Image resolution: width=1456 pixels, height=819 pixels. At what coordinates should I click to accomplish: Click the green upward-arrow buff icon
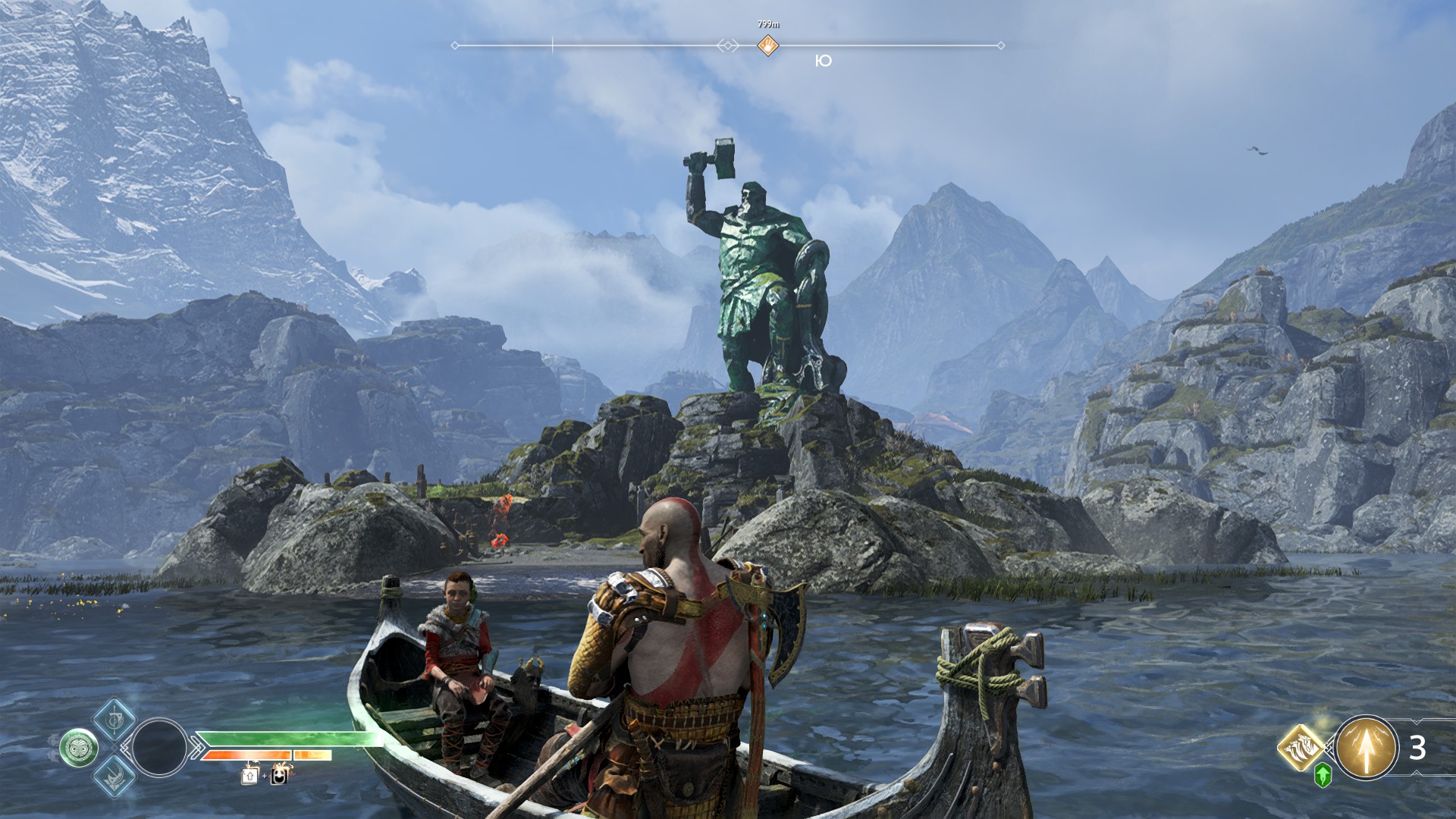tap(1323, 775)
